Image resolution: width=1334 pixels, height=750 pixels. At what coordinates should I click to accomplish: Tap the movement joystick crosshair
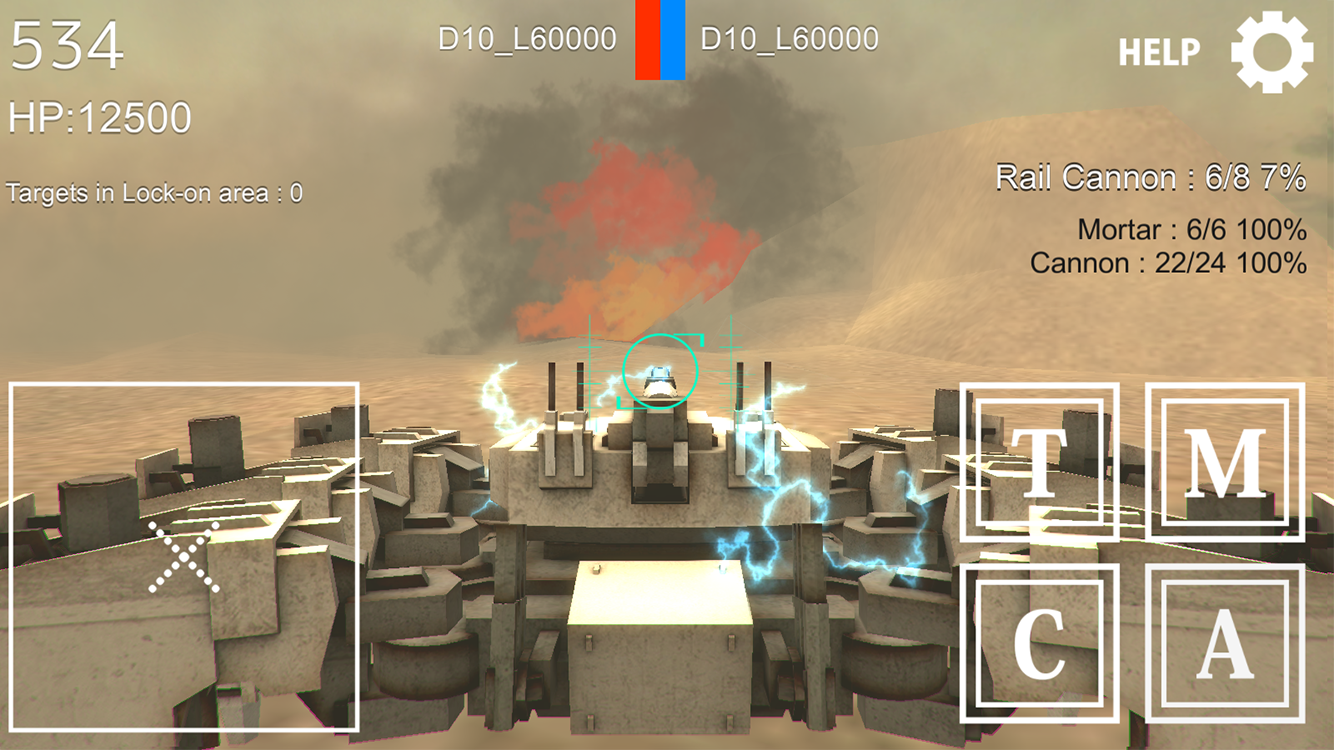pos(183,555)
